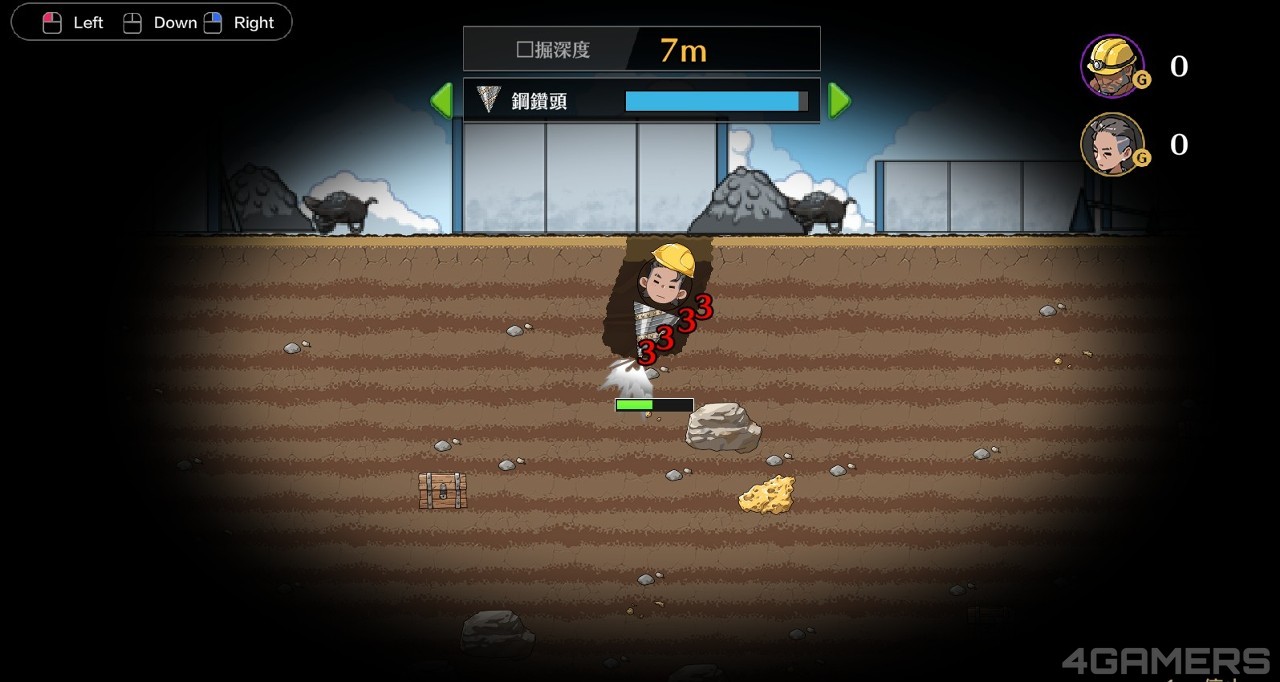This screenshot has height=682, width=1280.
Task: Click the gray-haired rival portrait
Action: [1112, 144]
